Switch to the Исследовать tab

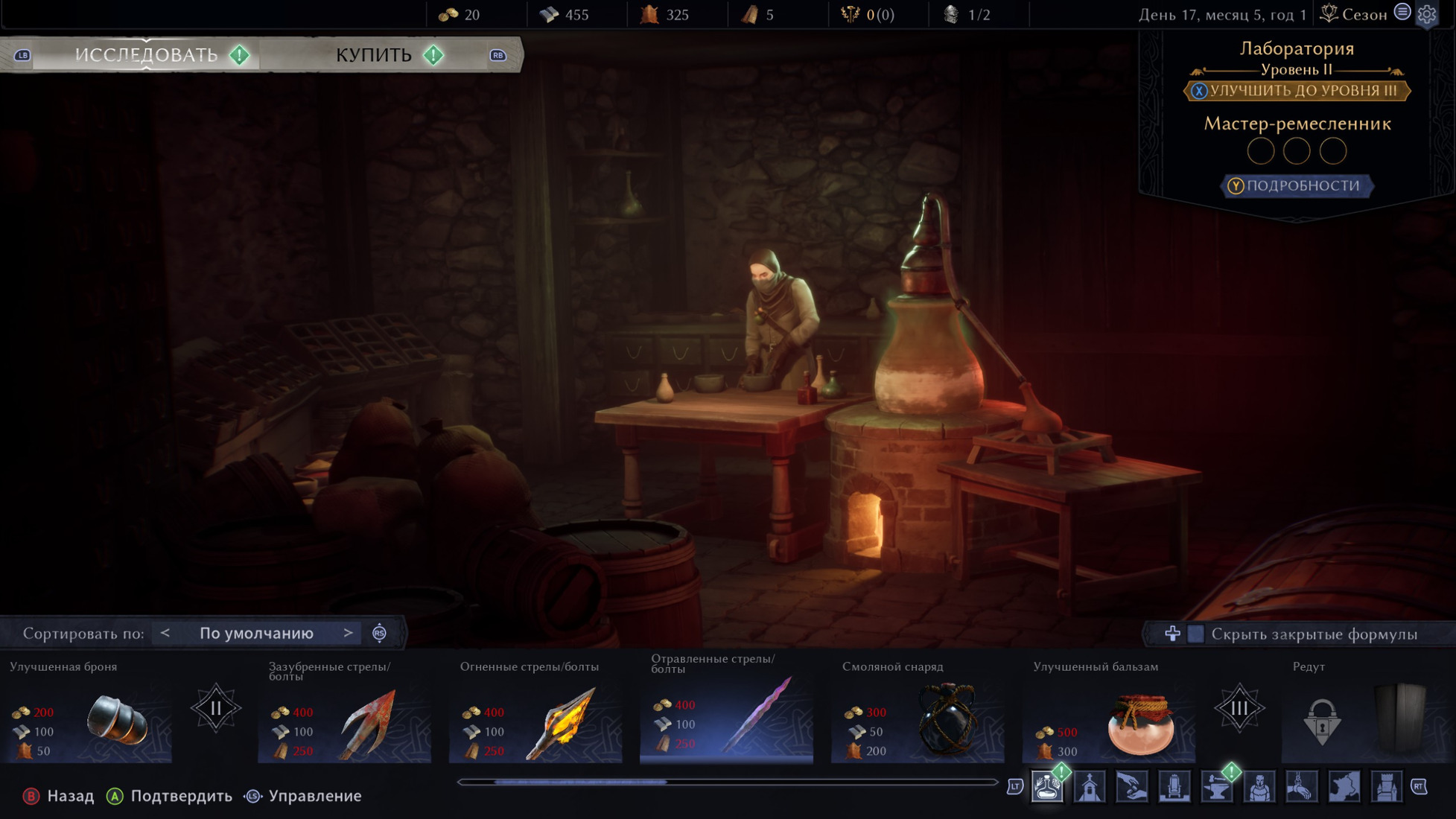pos(147,55)
